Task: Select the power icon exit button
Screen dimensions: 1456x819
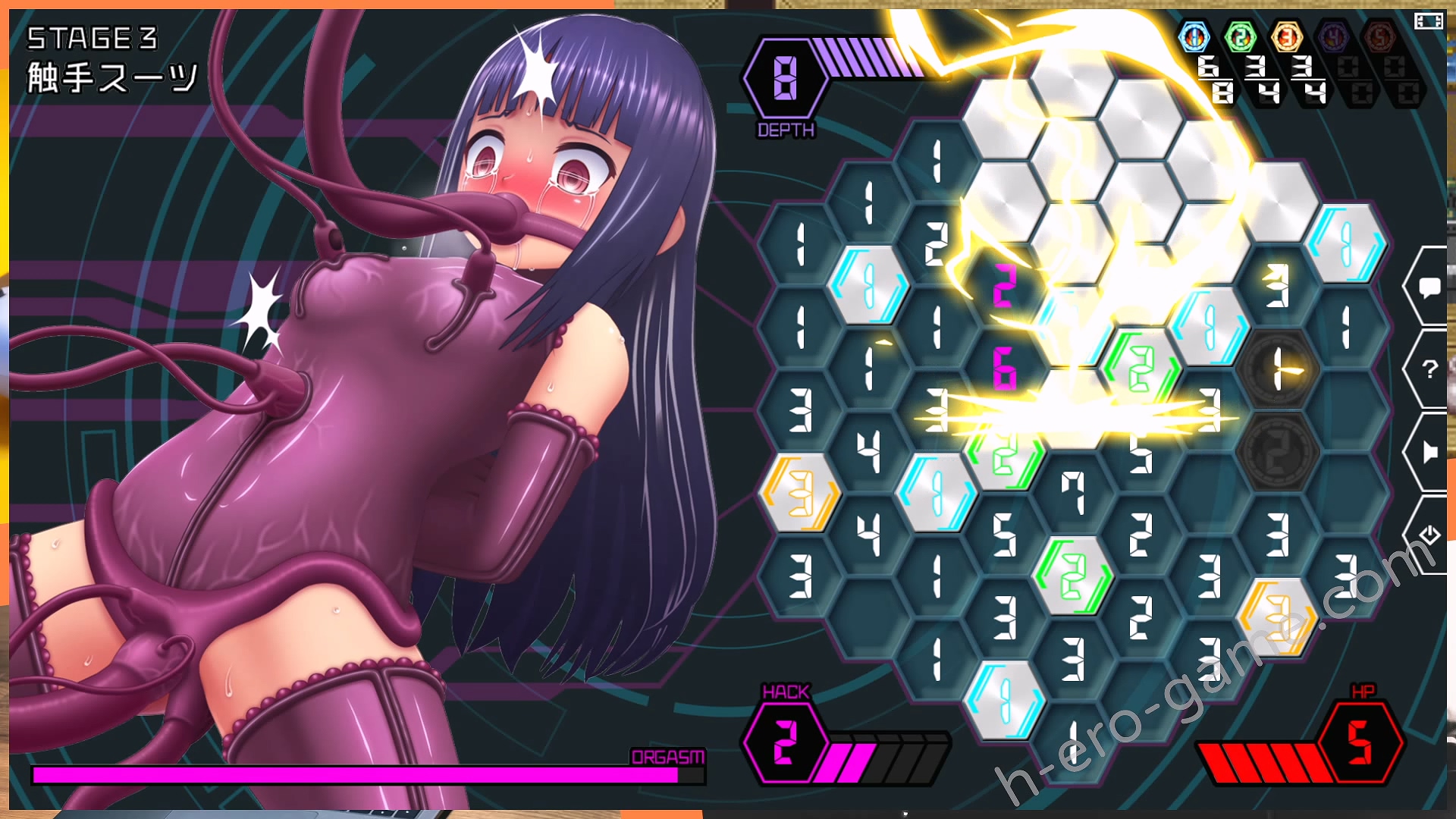Action: 1429,535
